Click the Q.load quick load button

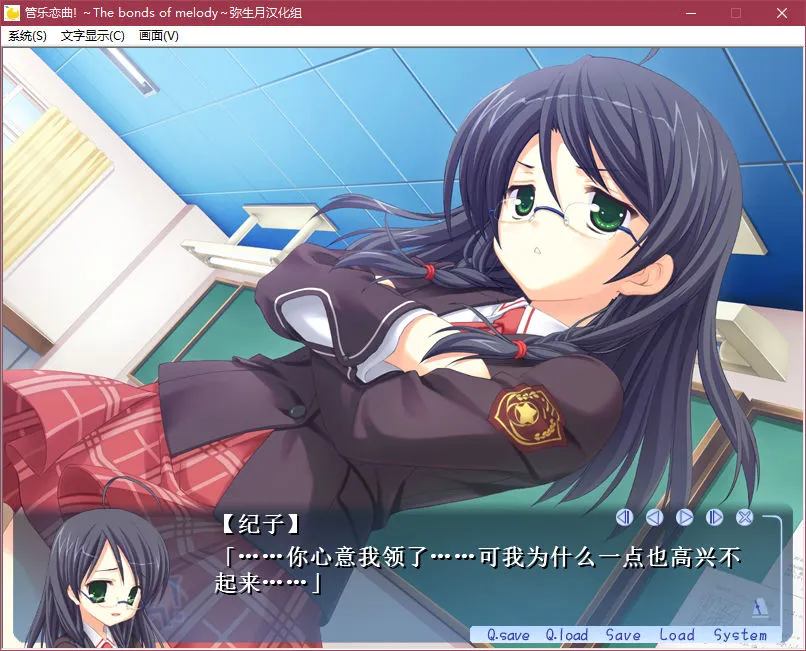pyautogui.click(x=567, y=635)
